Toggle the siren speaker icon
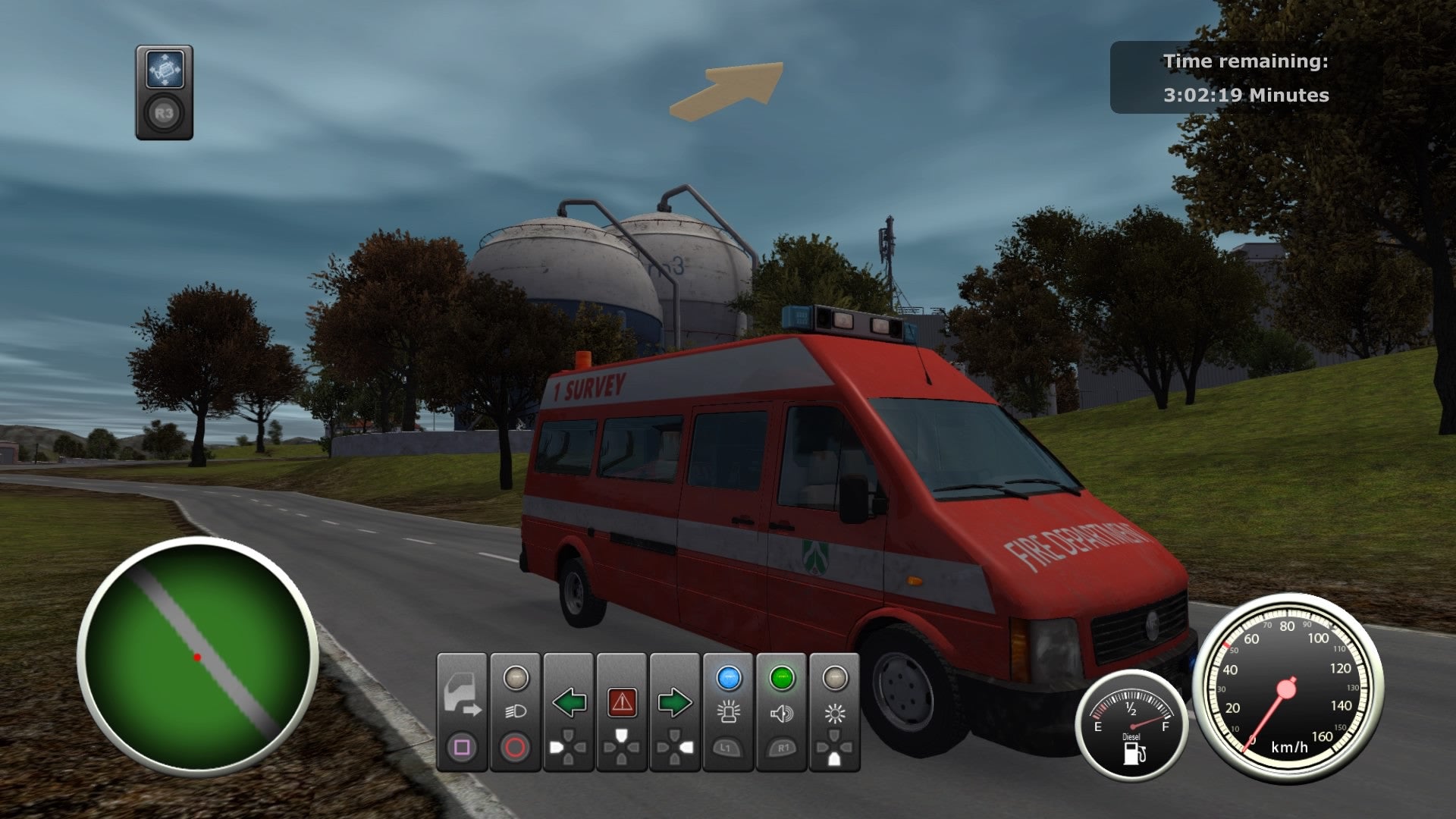The width and height of the screenshot is (1456, 819). pyautogui.click(x=781, y=714)
